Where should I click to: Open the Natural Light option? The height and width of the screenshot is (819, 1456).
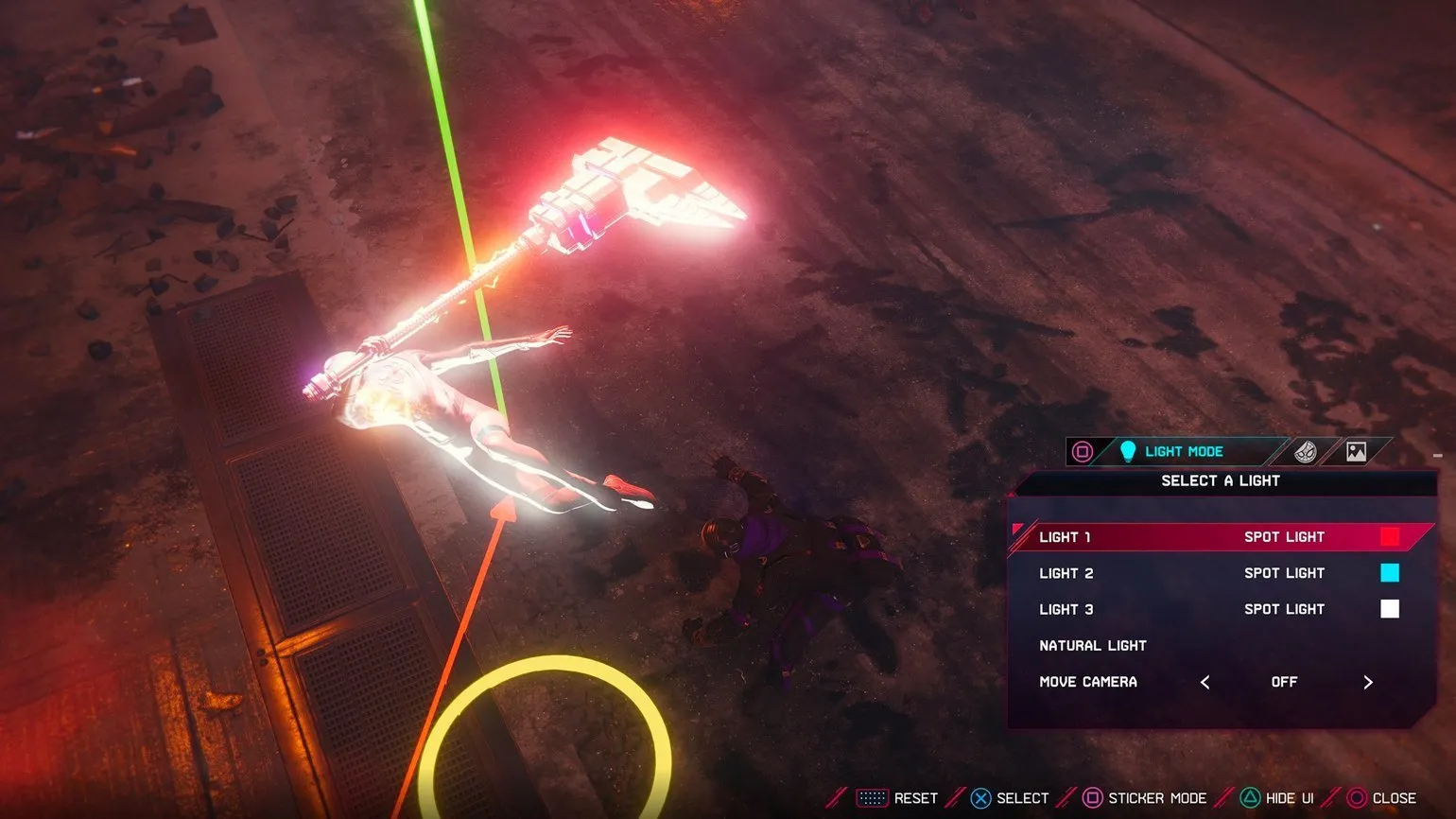coord(1093,646)
